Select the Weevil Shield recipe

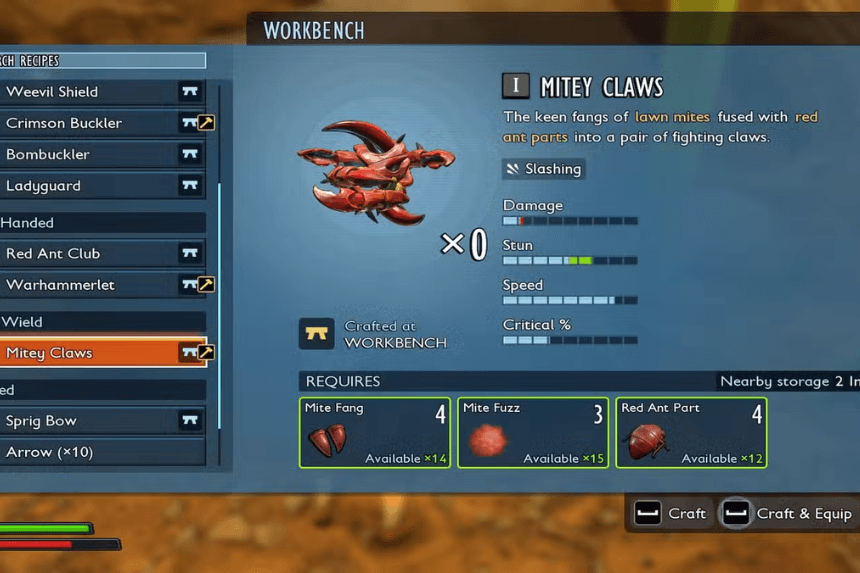[x=100, y=92]
